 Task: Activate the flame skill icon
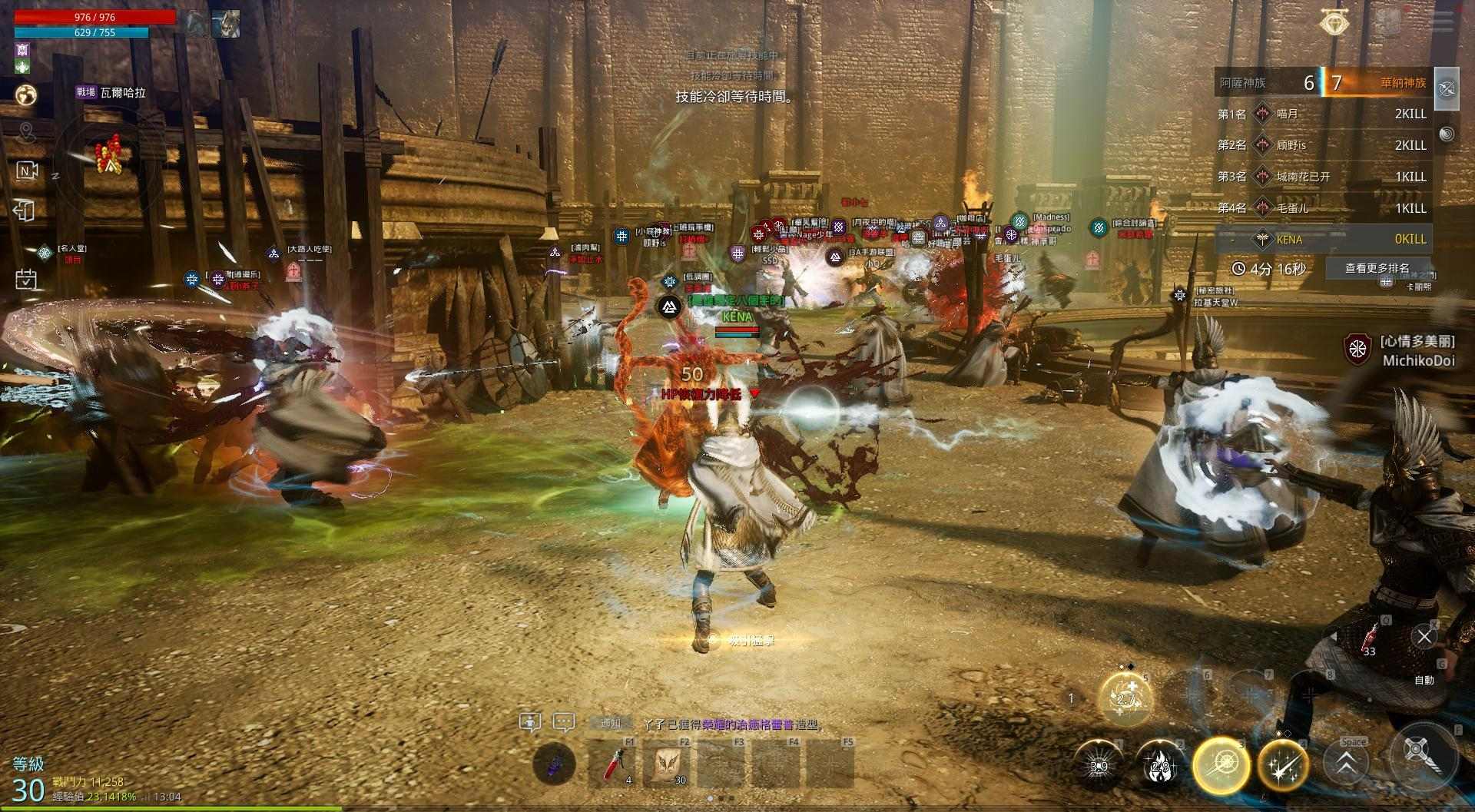(x=1160, y=766)
